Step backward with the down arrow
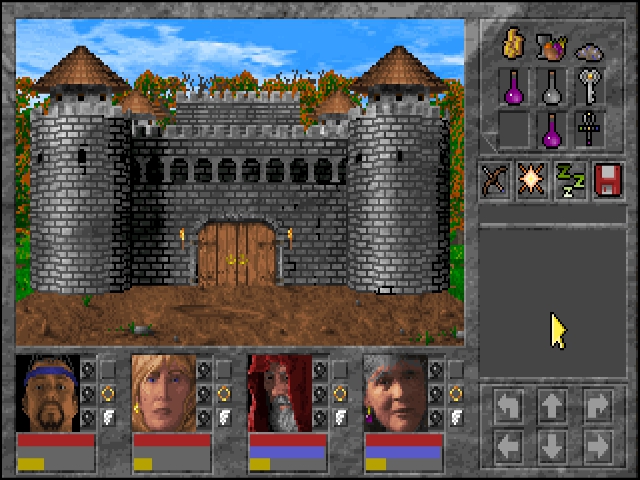 (552, 443)
